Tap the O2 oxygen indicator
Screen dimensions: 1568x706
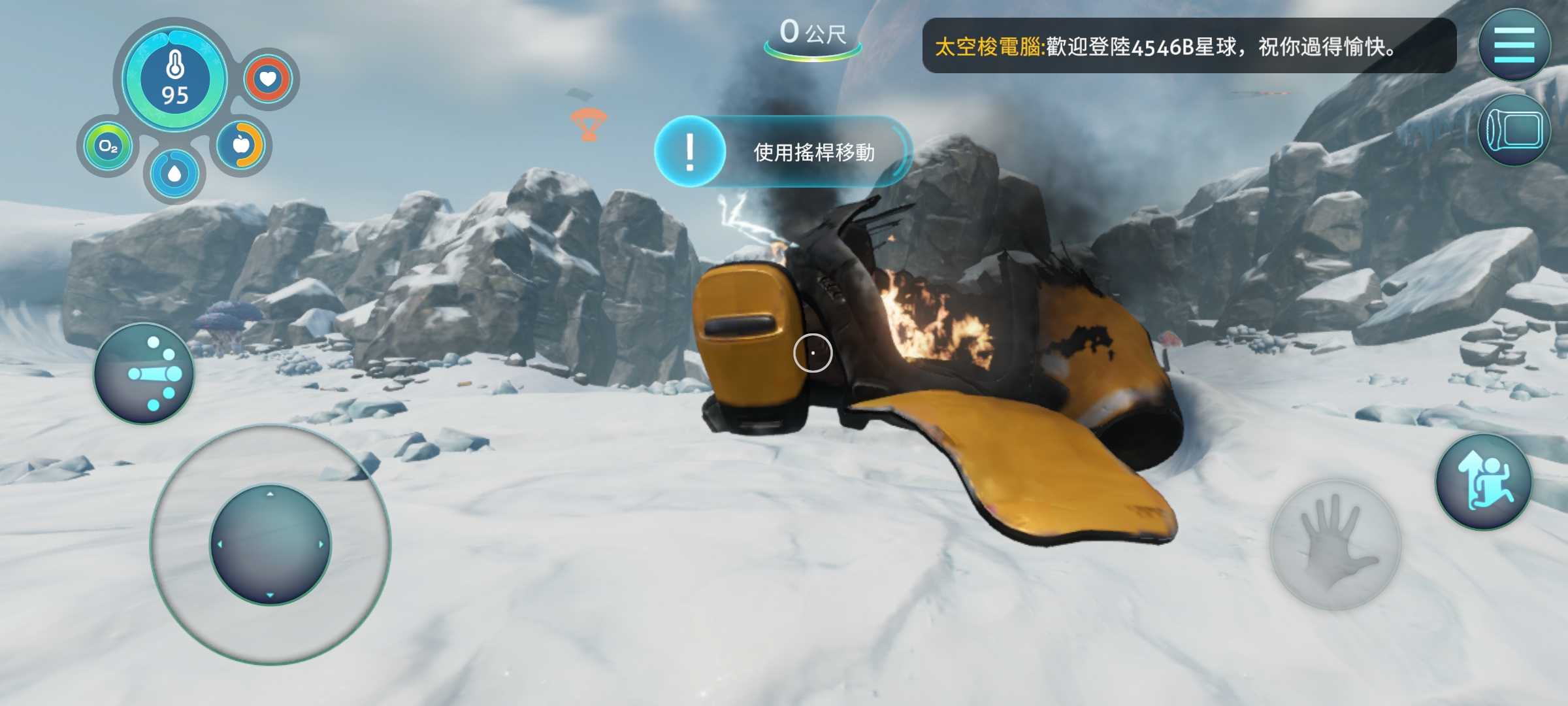(108, 146)
